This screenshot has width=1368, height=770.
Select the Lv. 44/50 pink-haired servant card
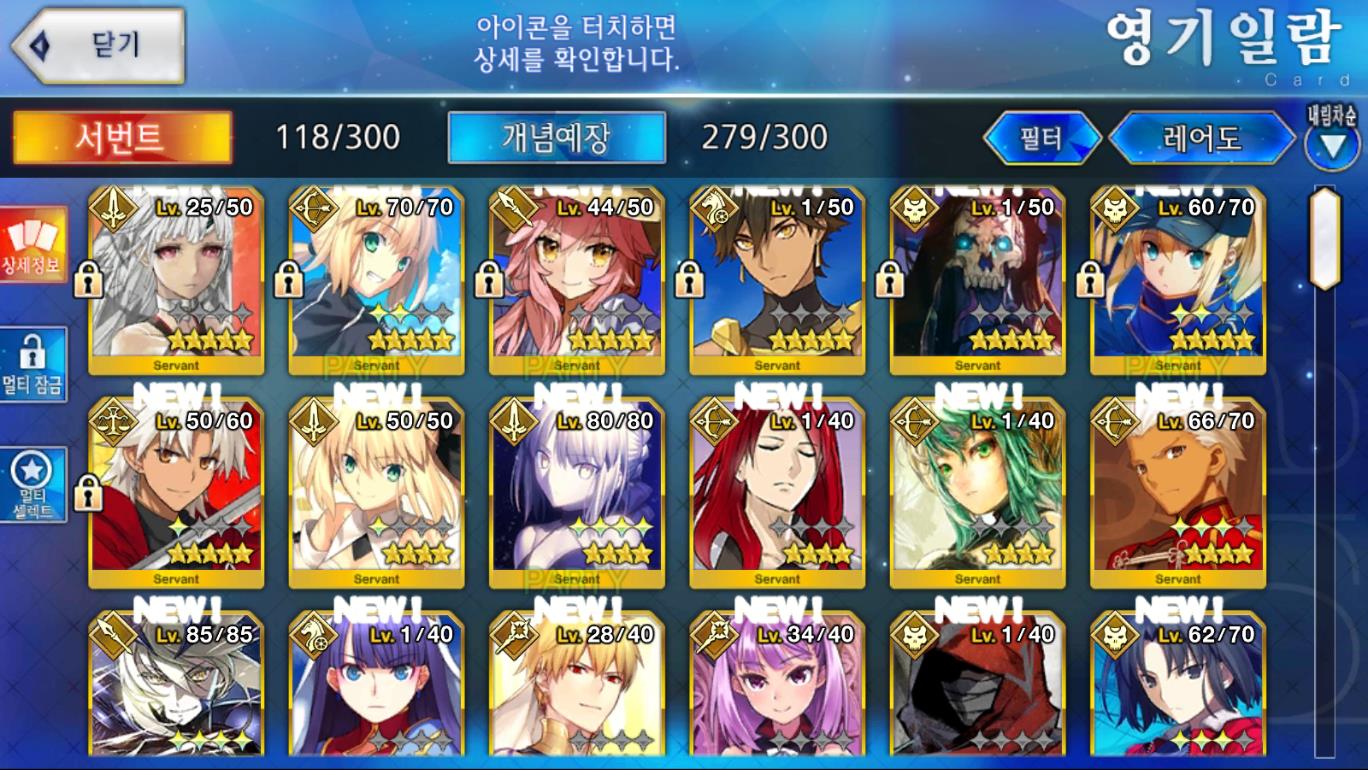tap(577, 280)
